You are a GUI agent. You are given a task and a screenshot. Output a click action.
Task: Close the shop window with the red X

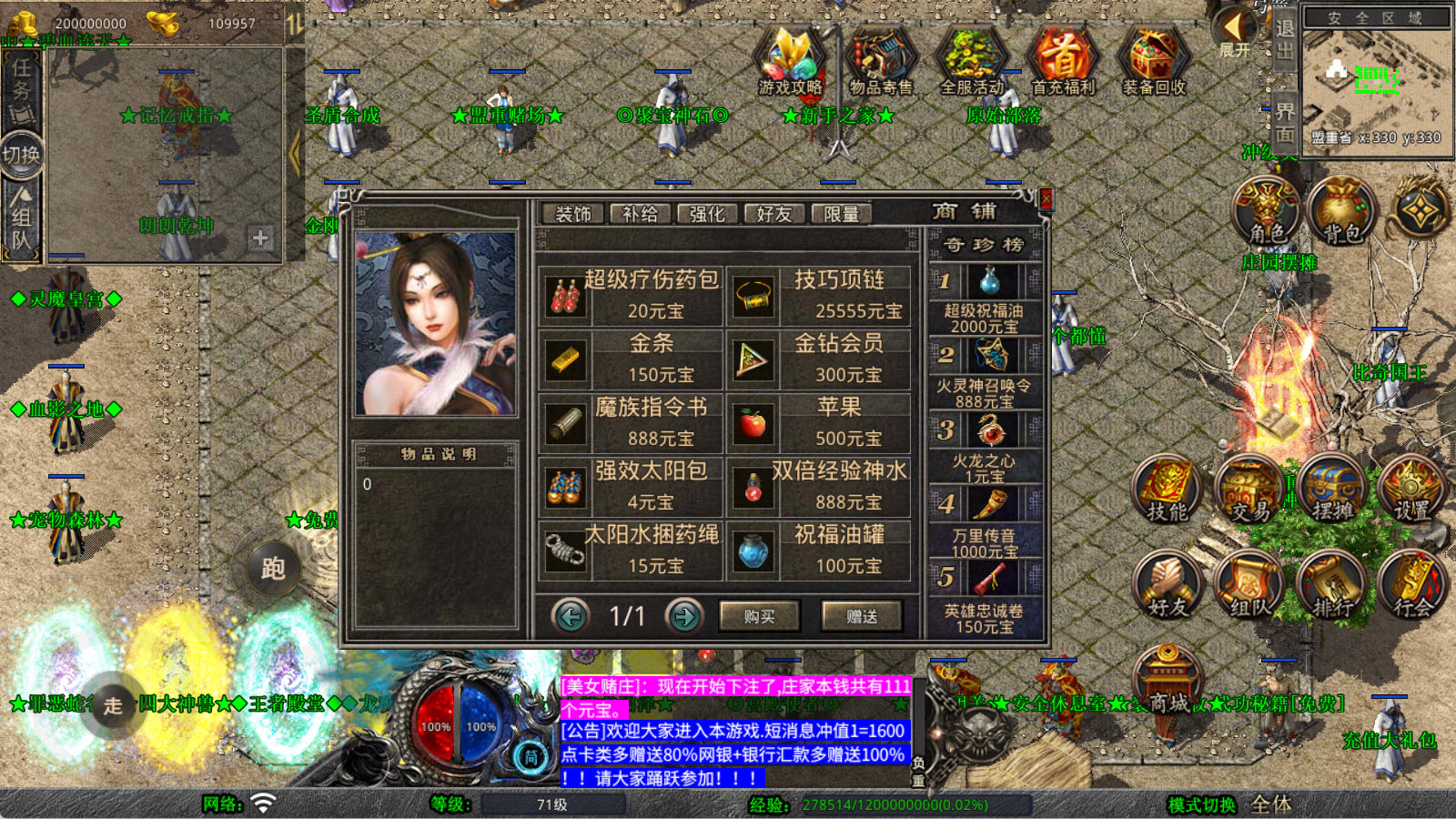1046,199
